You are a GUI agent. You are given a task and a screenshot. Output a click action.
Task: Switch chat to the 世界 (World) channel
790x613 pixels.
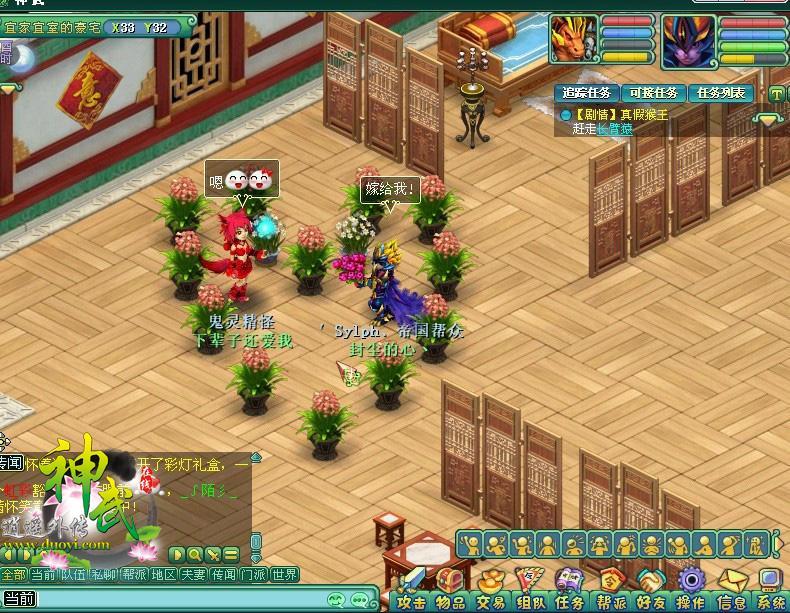click(x=284, y=575)
